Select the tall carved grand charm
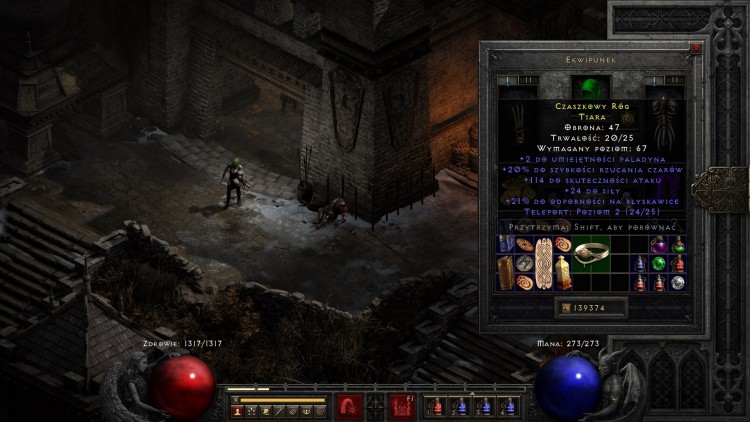This screenshot has width=750, height=422. click(x=542, y=266)
